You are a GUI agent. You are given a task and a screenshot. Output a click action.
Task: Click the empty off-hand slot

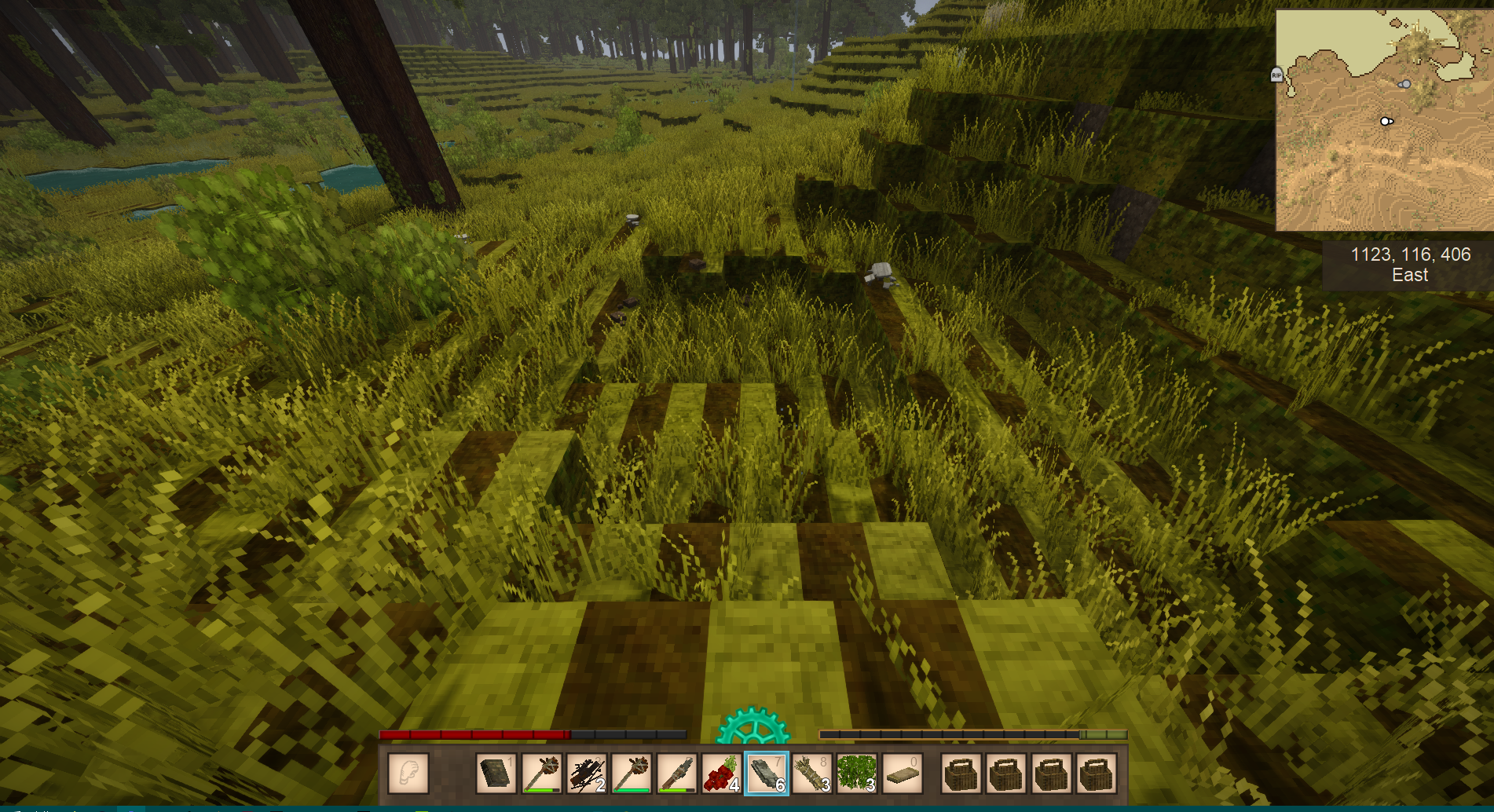(408, 774)
